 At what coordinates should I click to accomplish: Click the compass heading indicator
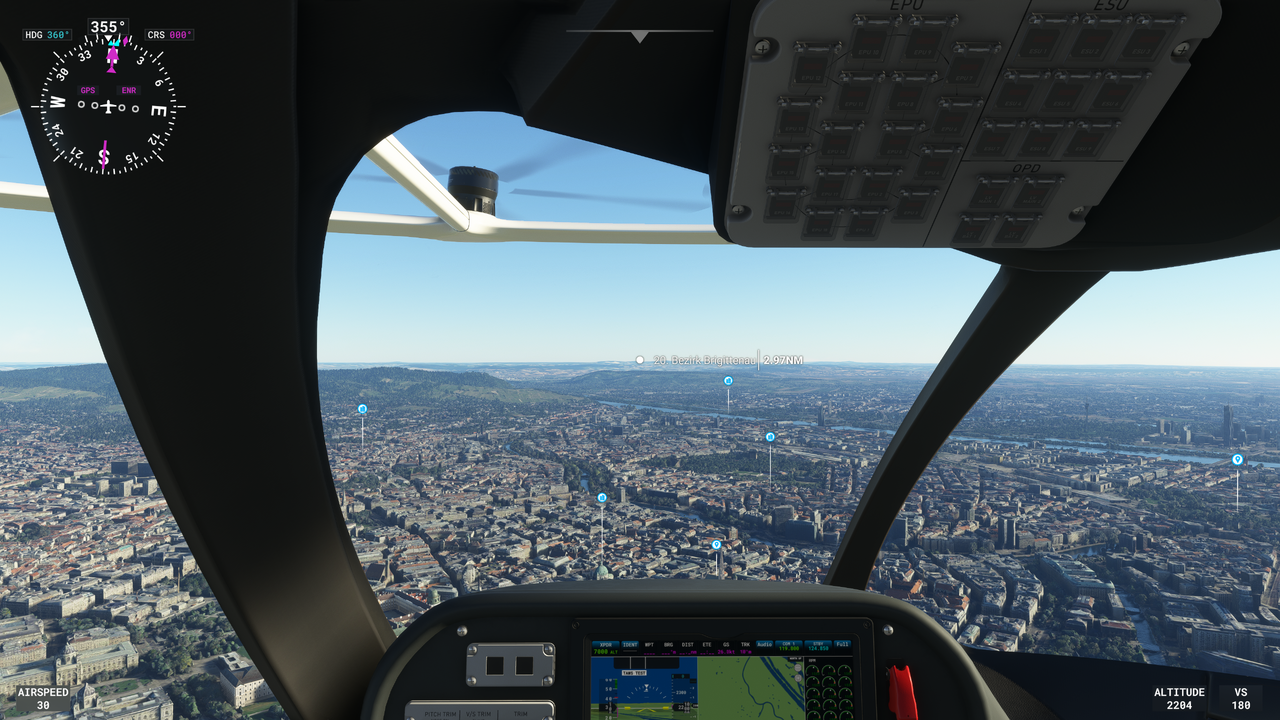[x=108, y=106]
